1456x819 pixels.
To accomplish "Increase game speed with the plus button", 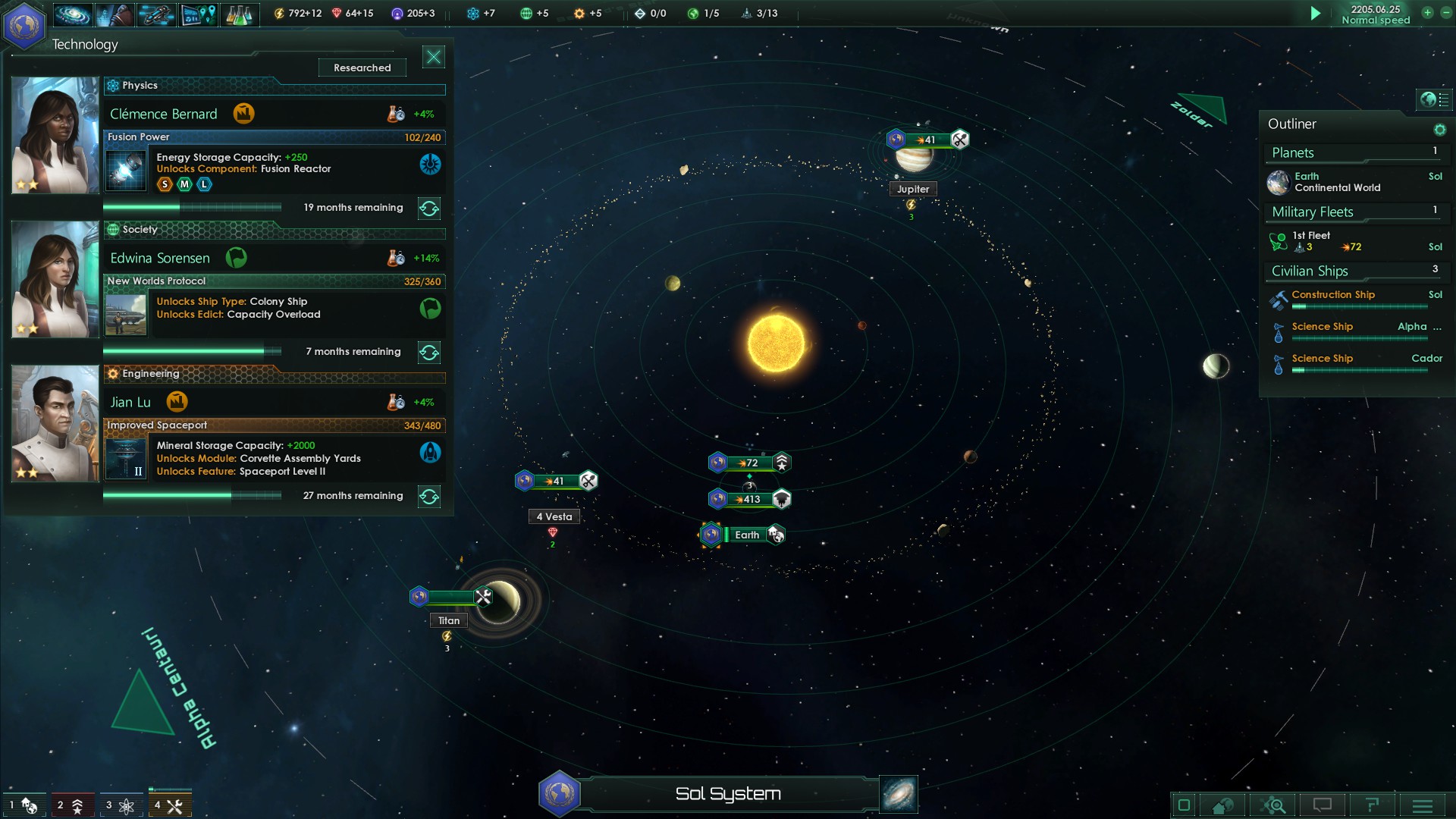I will pos(1427,13).
